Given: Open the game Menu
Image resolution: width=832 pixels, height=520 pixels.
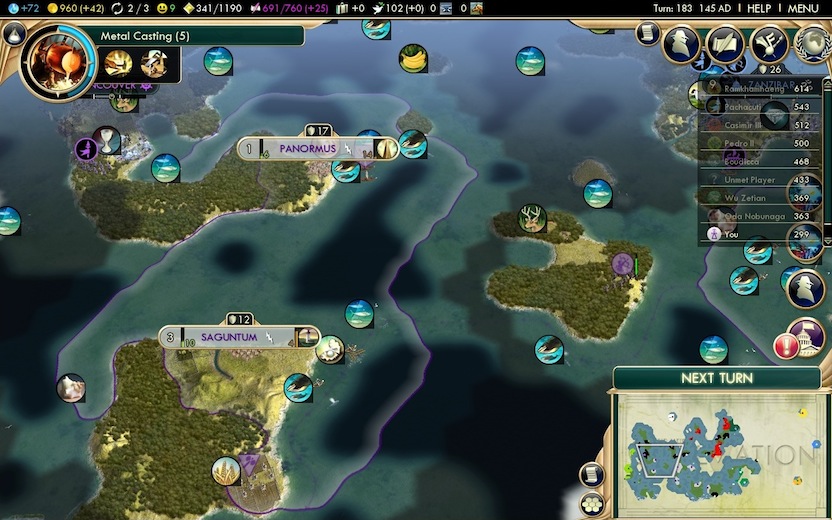Looking at the screenshot, I should (x=803, y=8).
